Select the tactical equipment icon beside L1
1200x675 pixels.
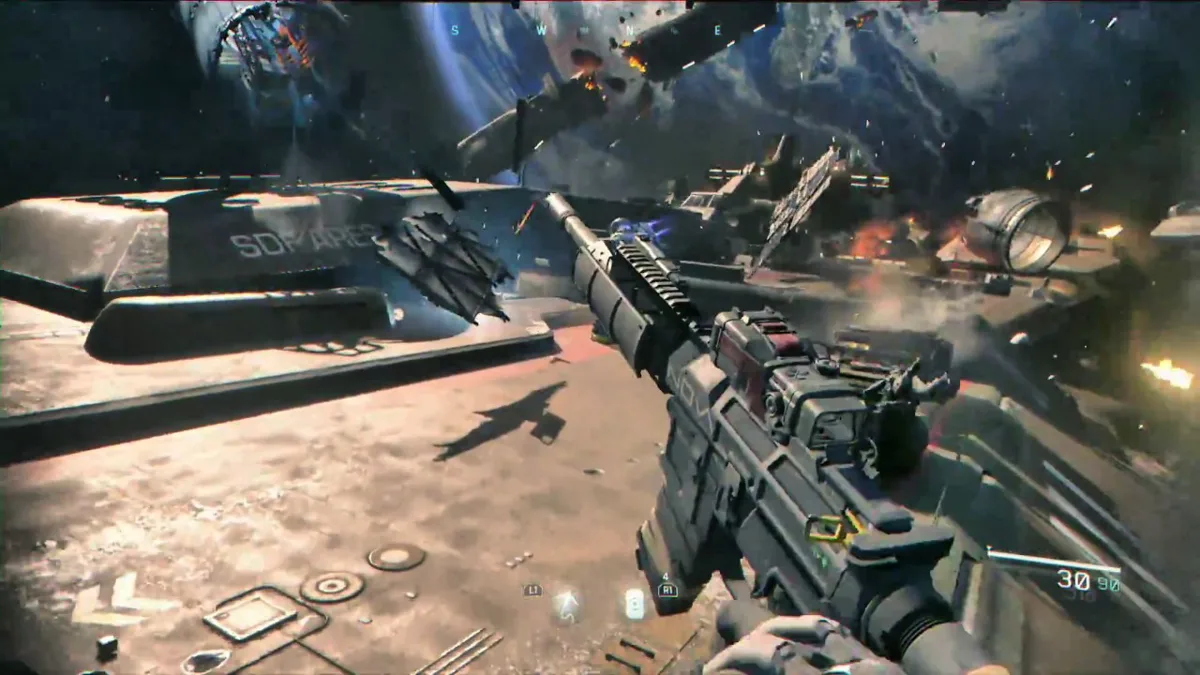pos(566,601)
